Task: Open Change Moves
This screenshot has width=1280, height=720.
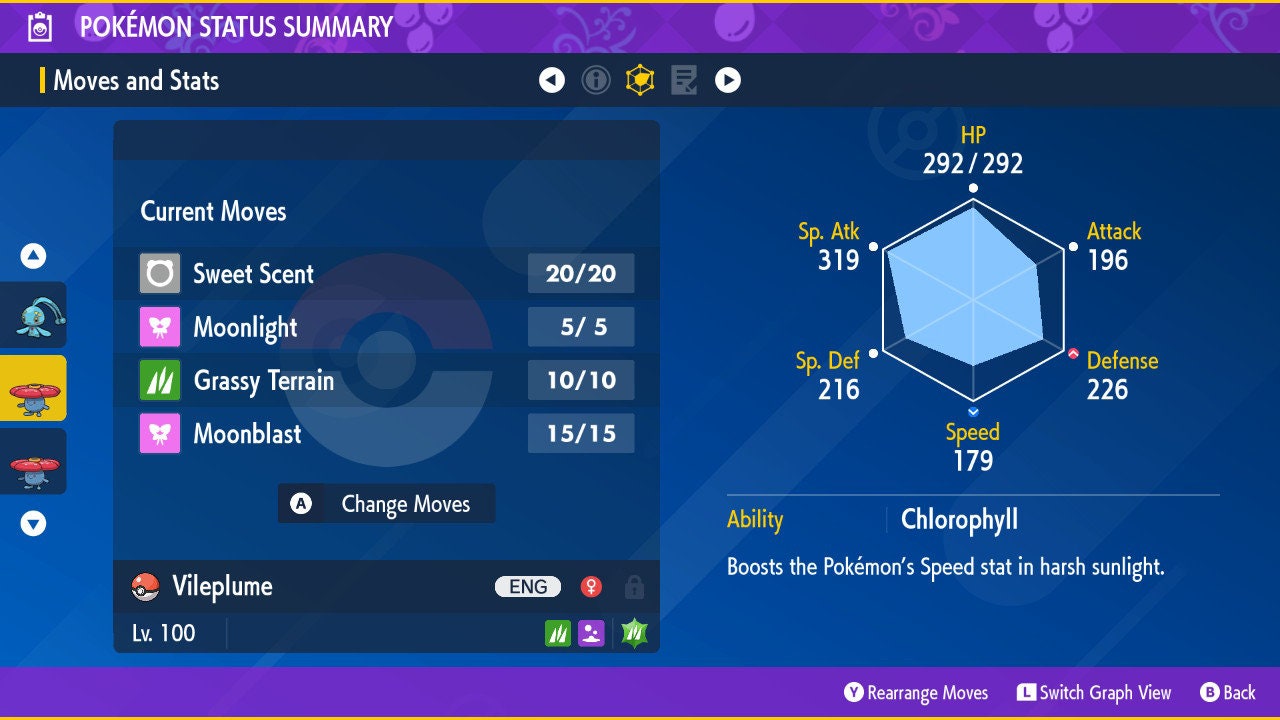Action: (x=386, y=504)
